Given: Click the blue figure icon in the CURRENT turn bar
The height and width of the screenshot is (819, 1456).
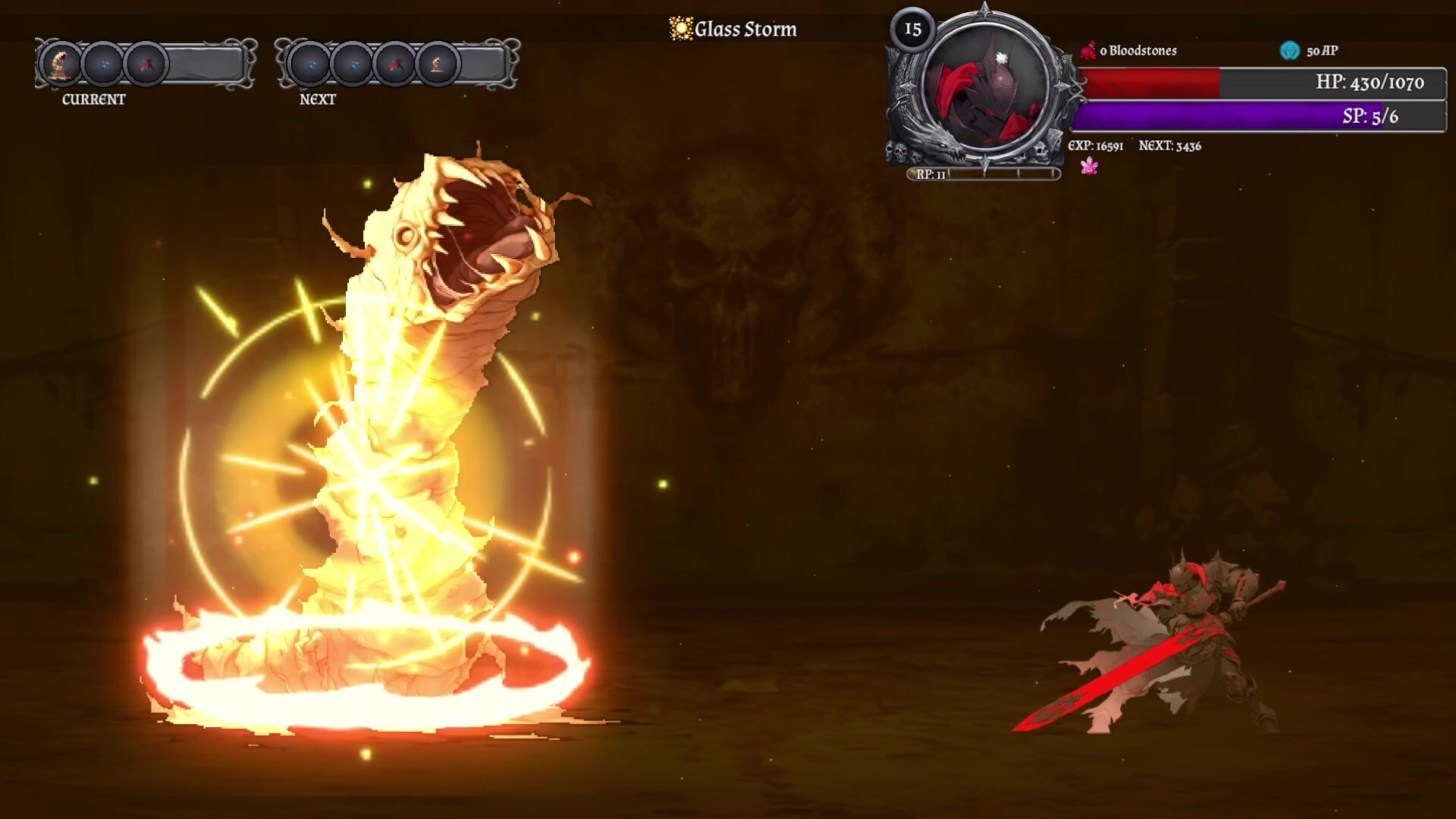Looking at the screenshot, I should point(103,64).
